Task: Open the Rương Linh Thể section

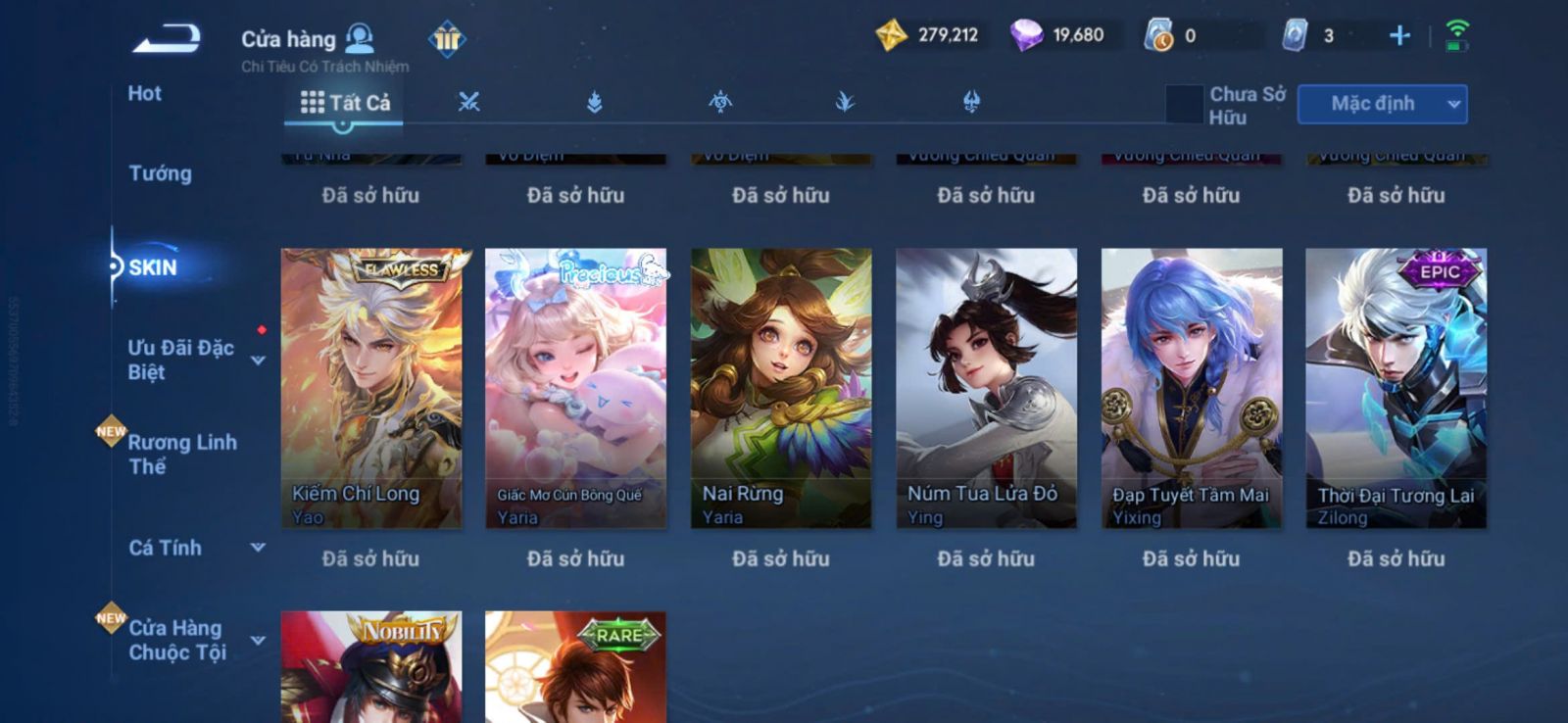Action: coord(181,454)
